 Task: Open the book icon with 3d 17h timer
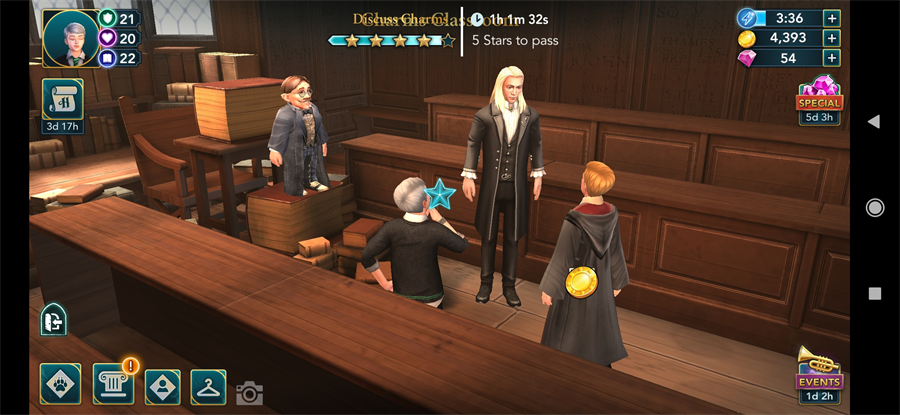pos(62,100)
